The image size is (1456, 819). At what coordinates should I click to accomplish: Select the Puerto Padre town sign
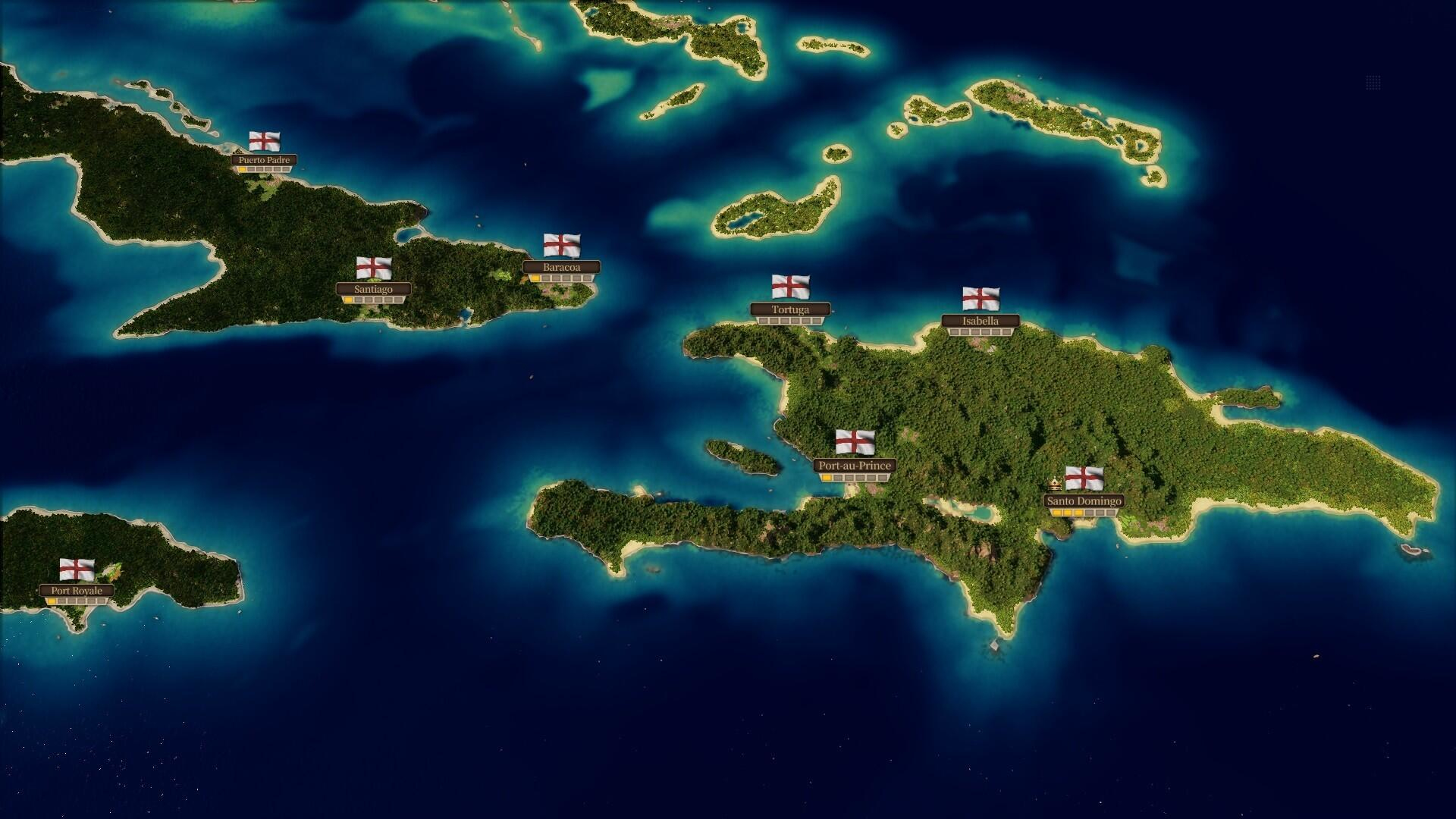(x=265, y=161)
